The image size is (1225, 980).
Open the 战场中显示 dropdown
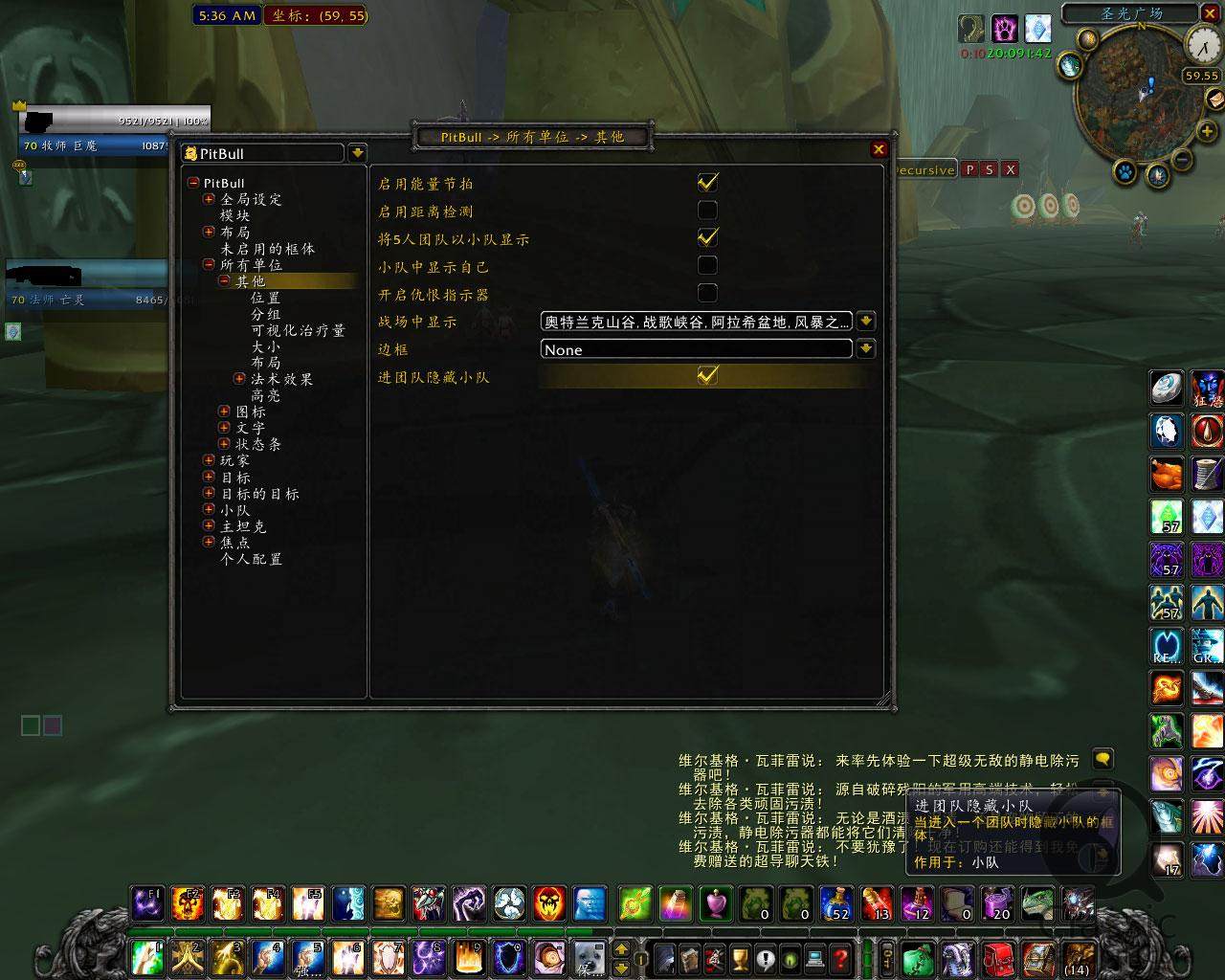tap(865, 322)
